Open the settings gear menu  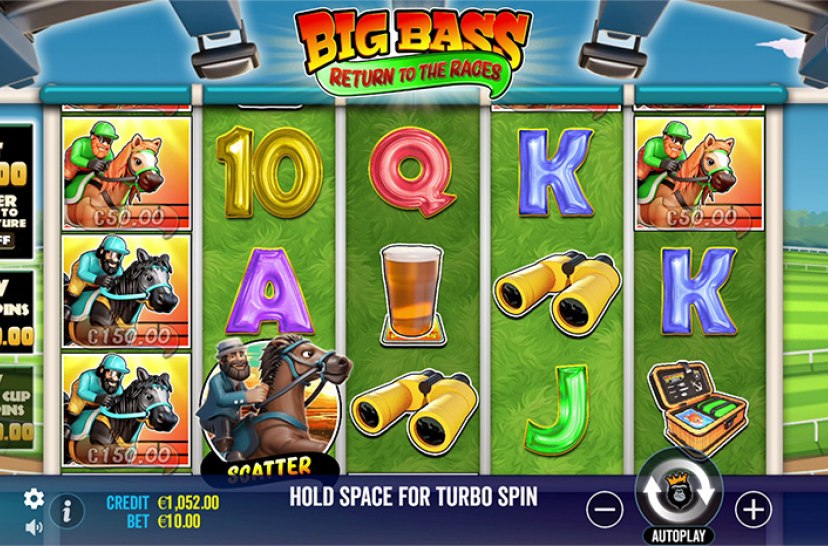click(34, 498)
